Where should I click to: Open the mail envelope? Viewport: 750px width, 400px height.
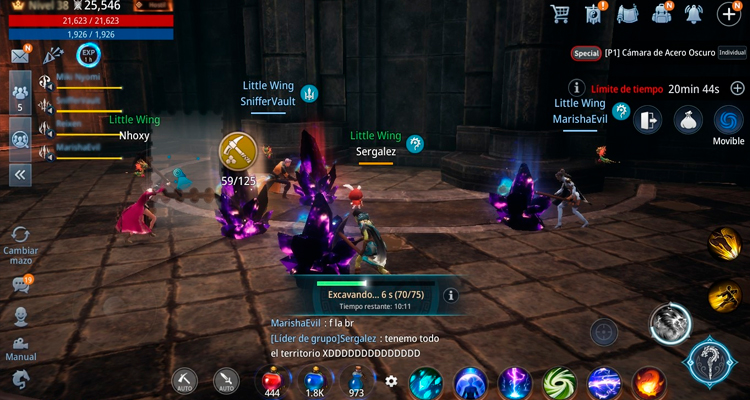20,56
